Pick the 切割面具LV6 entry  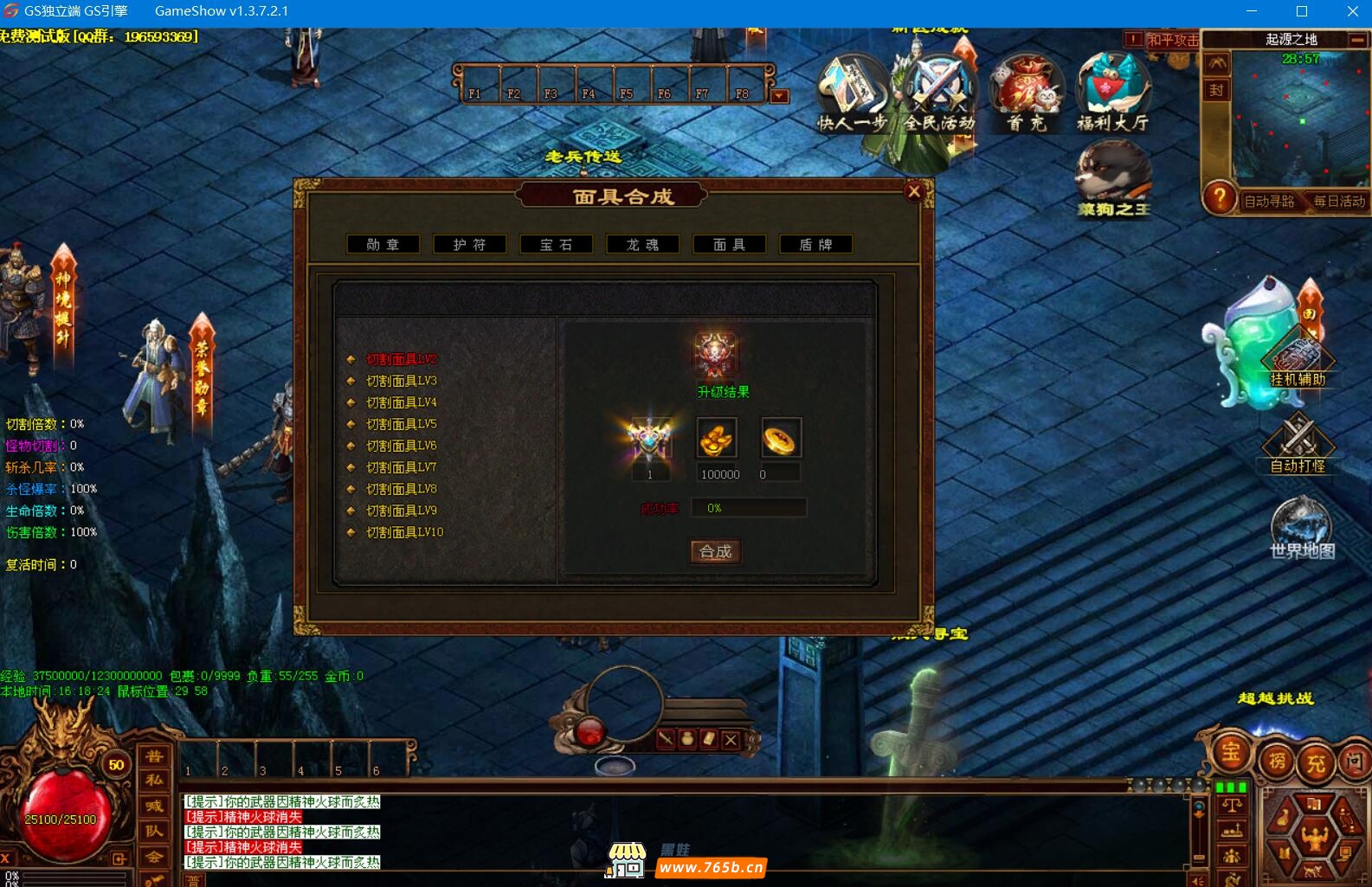tap(401, 446)
